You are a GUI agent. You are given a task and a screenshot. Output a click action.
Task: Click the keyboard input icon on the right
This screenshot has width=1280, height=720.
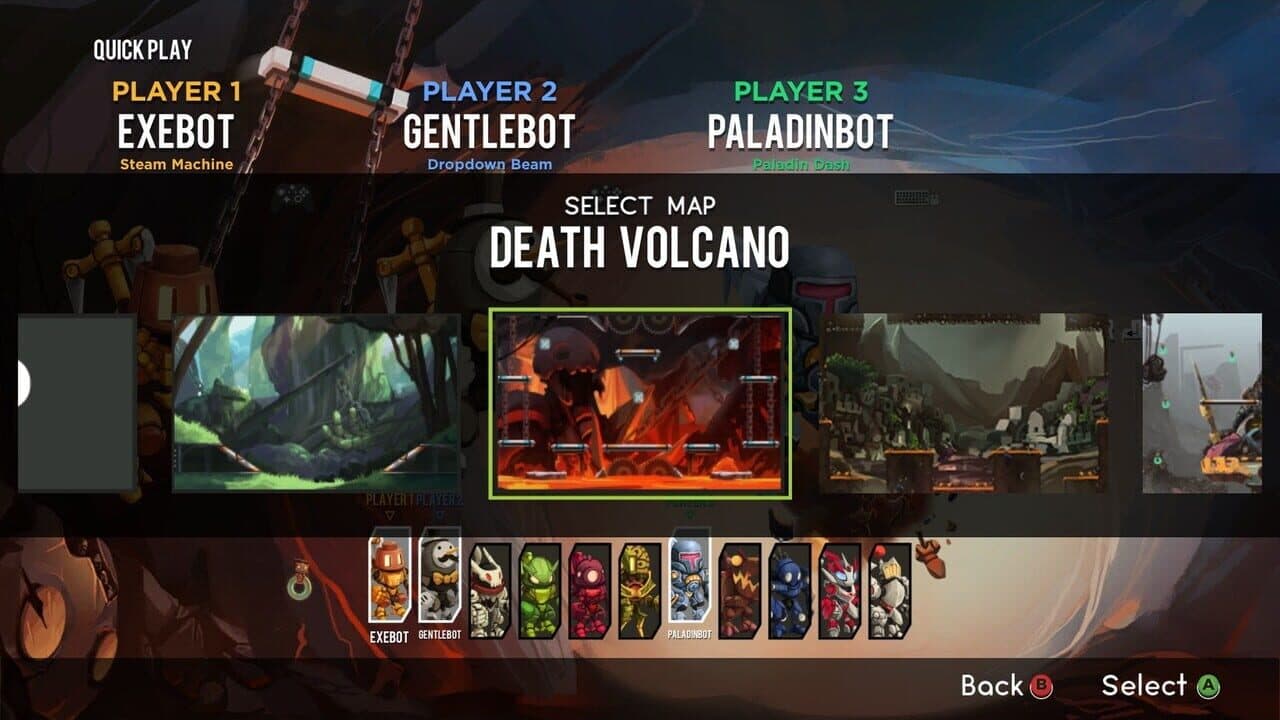(912, 197)
